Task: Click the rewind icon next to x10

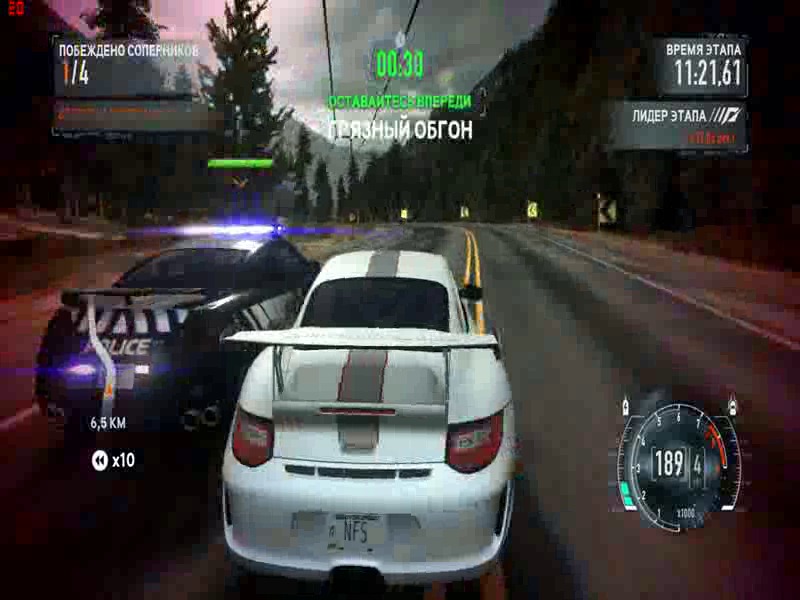Action: [99, 460]
